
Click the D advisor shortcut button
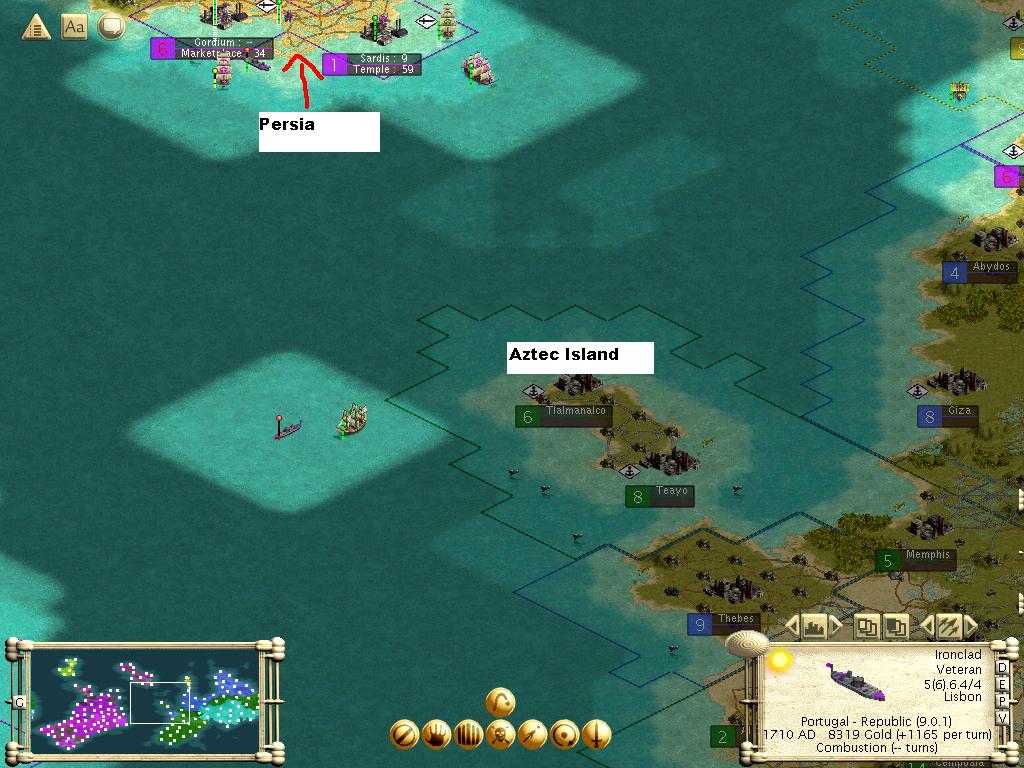tap(1002, 669)
